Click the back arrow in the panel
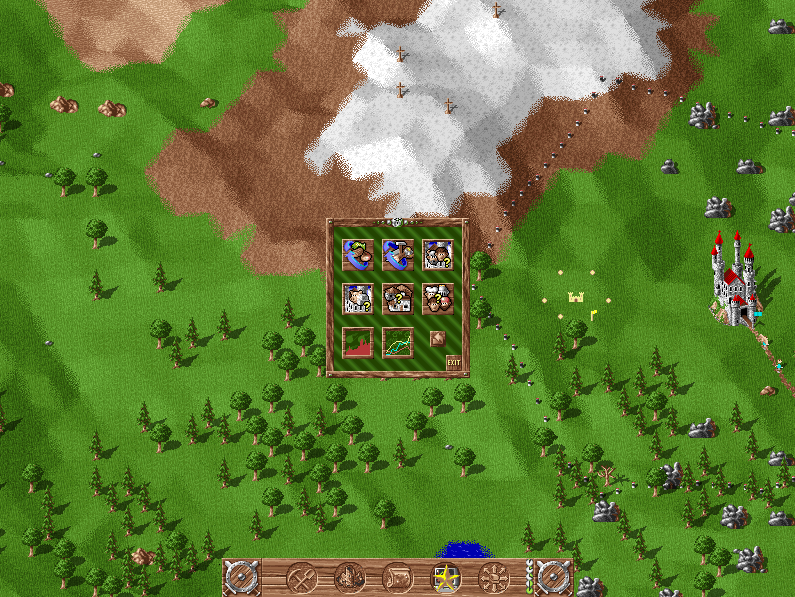The height and width of the screenshot is (597, 795). [x=437, y=339]
